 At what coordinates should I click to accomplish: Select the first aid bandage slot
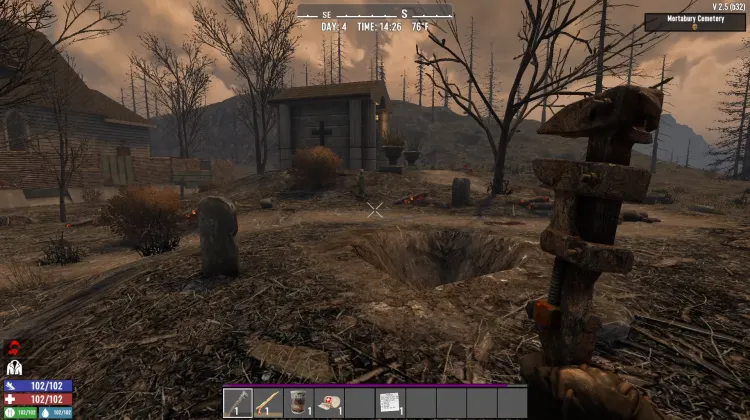(x=329, y=402)
